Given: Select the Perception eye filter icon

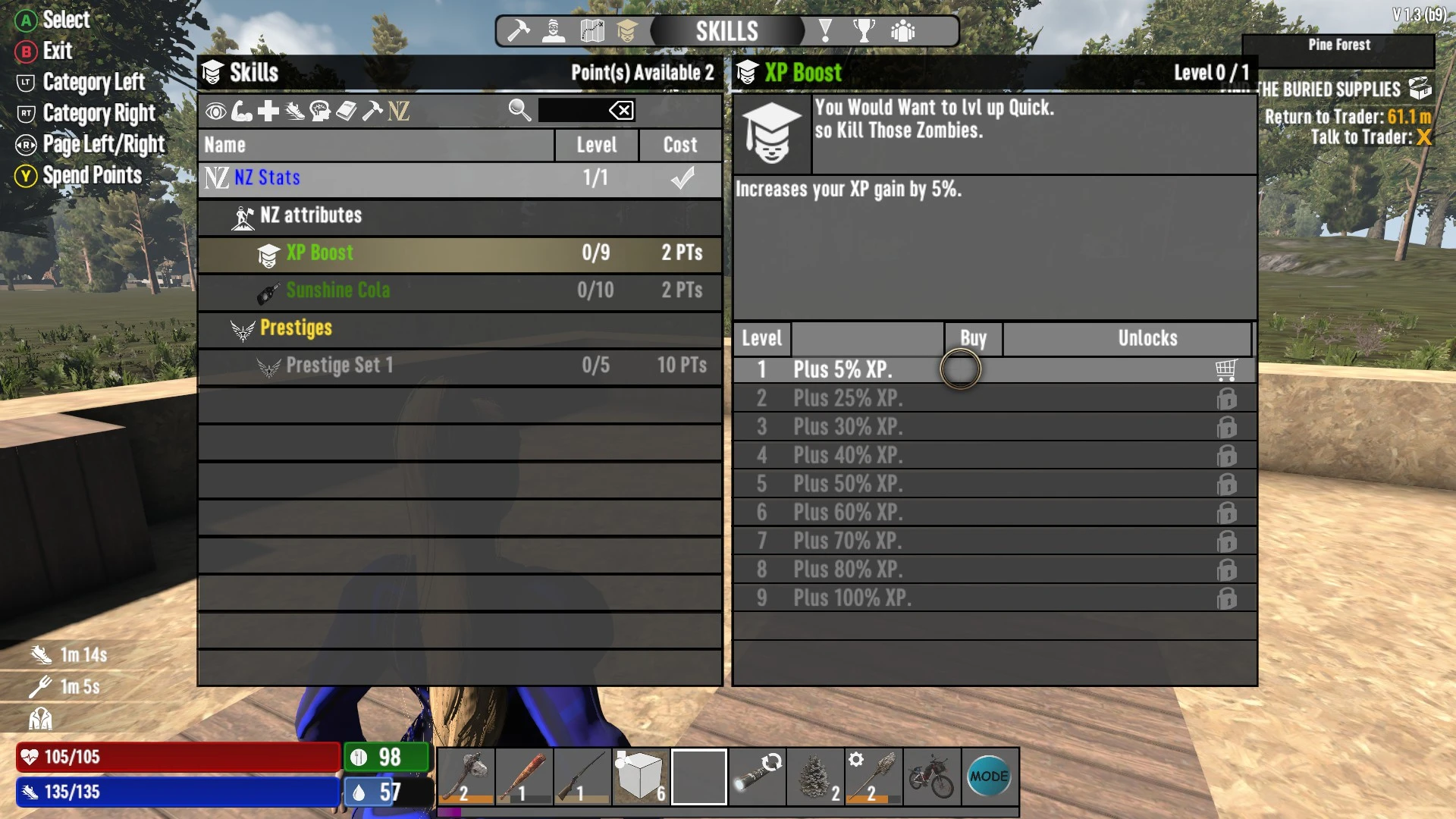Looking at the screenshot, I should click(x=216, y=111).
